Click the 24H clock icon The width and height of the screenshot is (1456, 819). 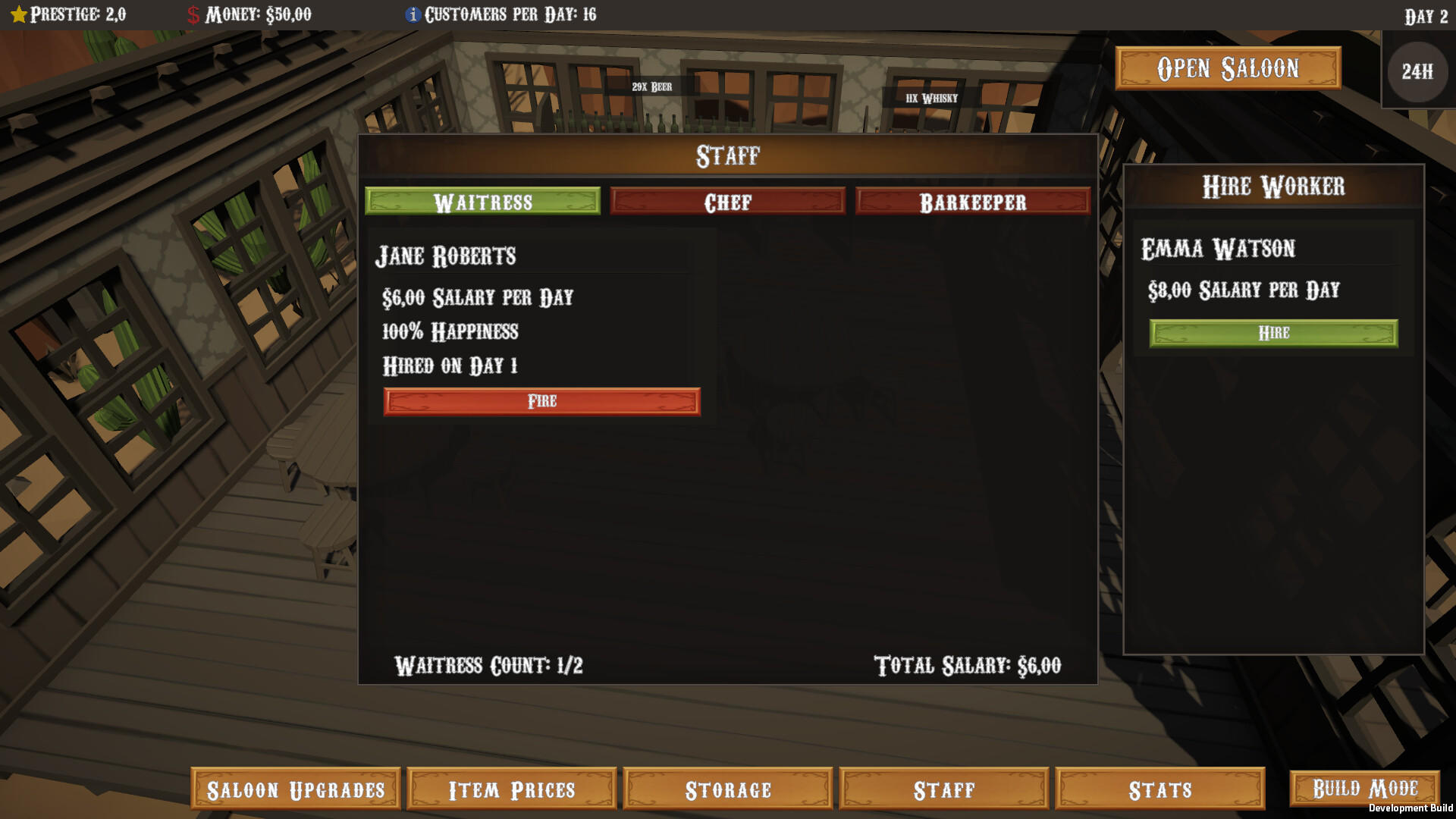(1417, 73)
